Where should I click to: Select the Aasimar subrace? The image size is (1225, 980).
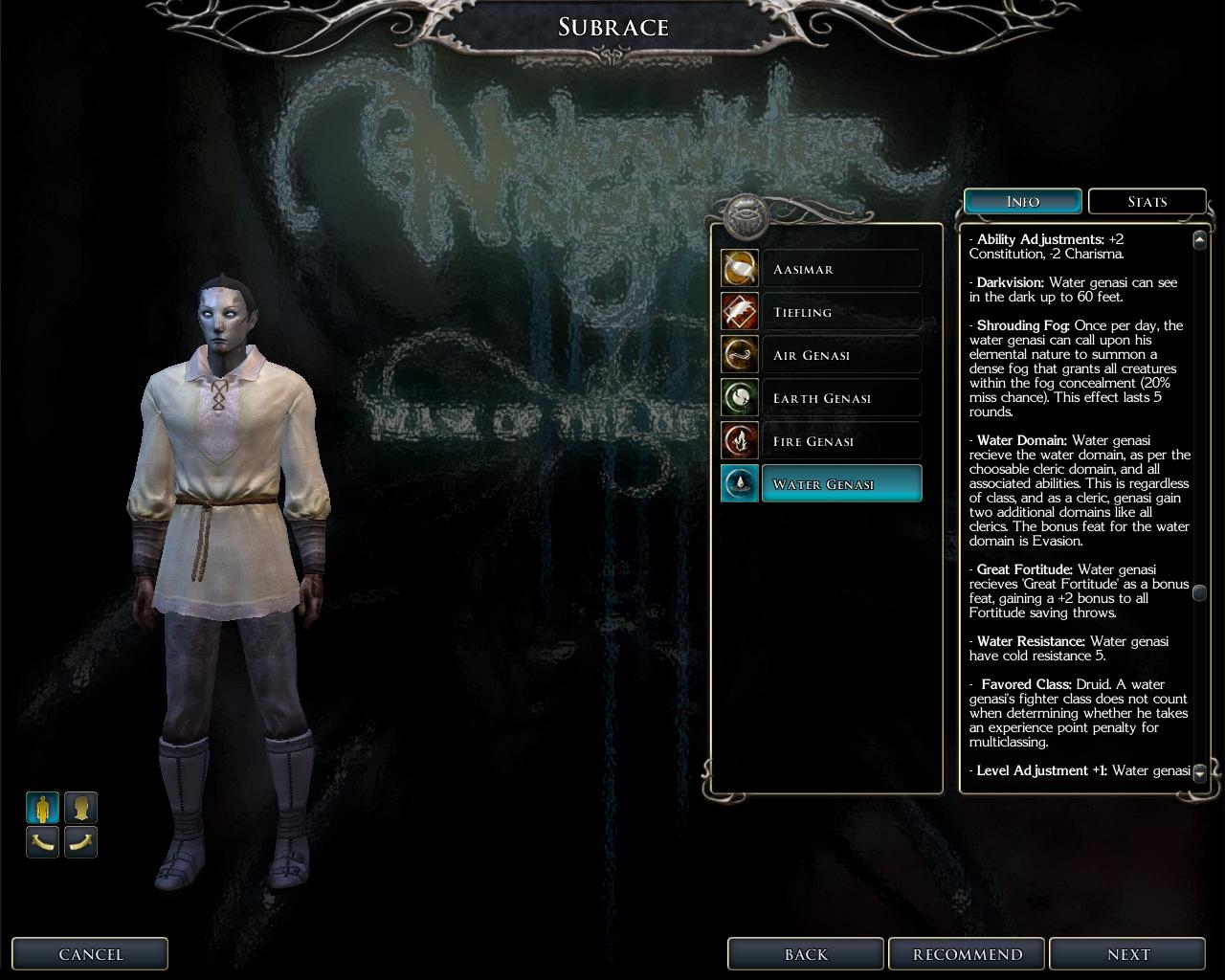[x=841, y=269]
